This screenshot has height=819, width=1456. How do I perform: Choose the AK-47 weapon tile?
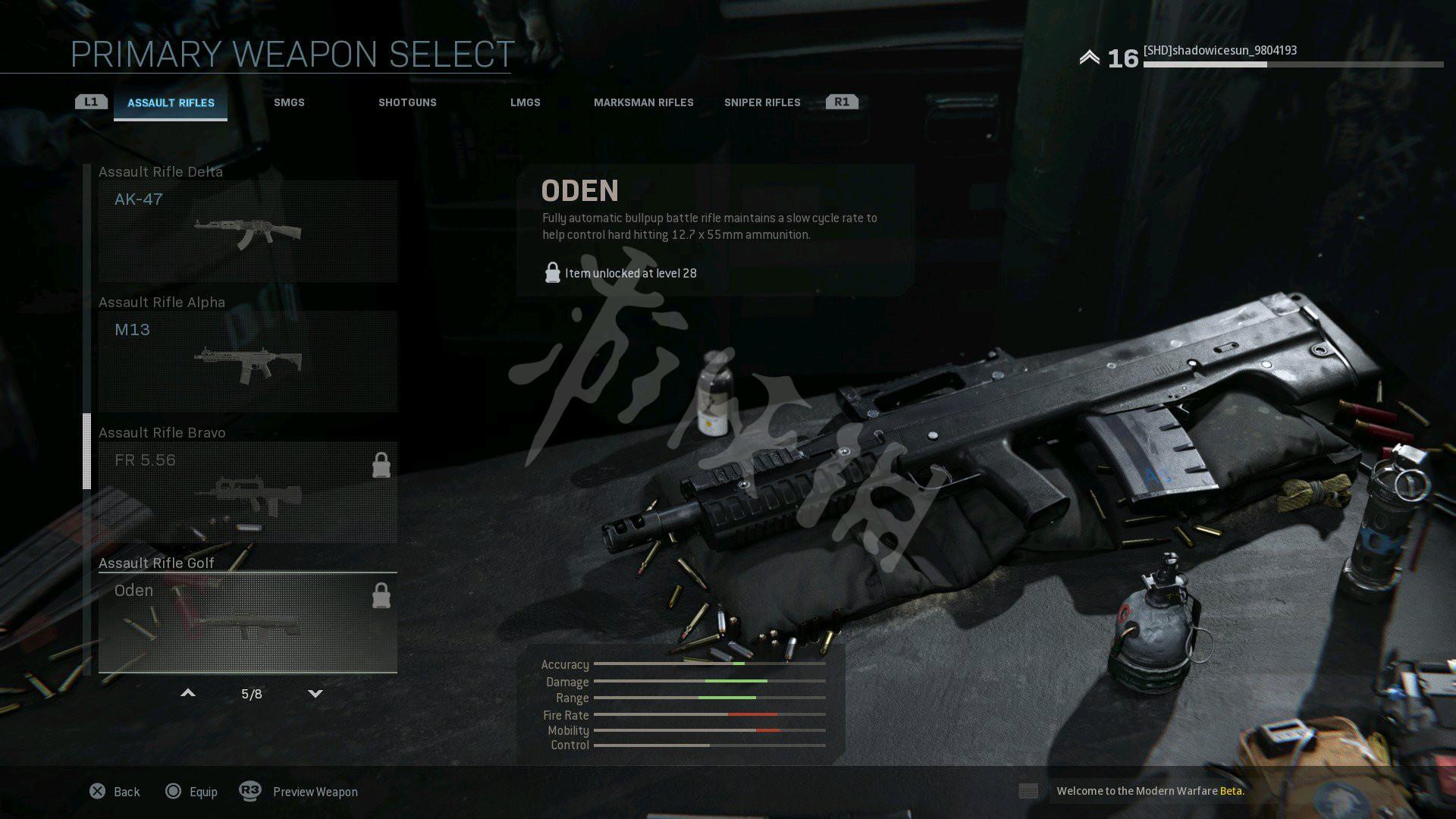[x=247, y=231]
